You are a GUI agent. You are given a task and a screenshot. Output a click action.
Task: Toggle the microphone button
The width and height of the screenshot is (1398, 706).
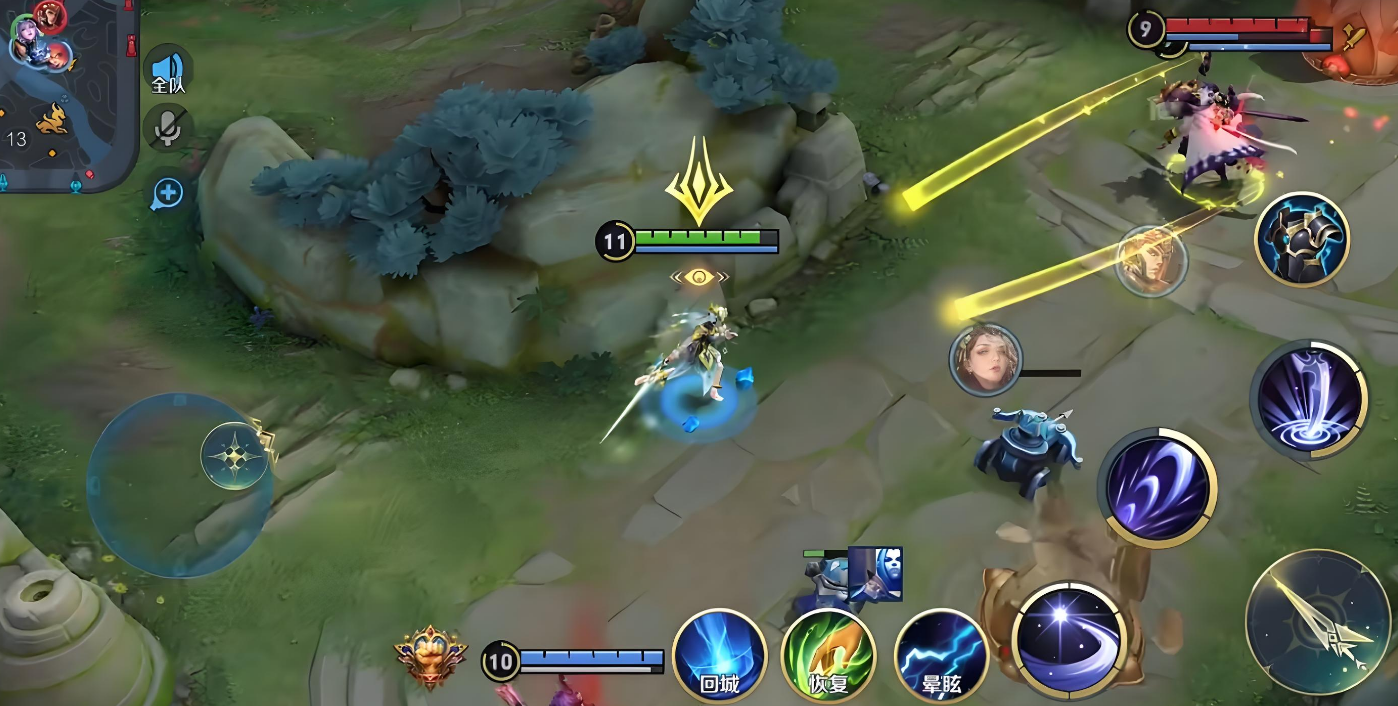[x=168, y=128]
